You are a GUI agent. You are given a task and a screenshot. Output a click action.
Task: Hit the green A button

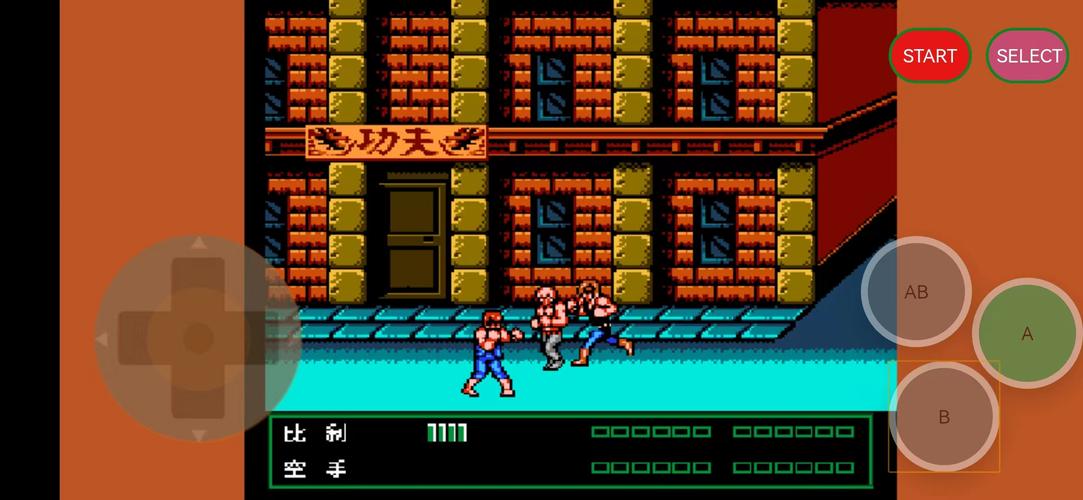coord(1027,334)
